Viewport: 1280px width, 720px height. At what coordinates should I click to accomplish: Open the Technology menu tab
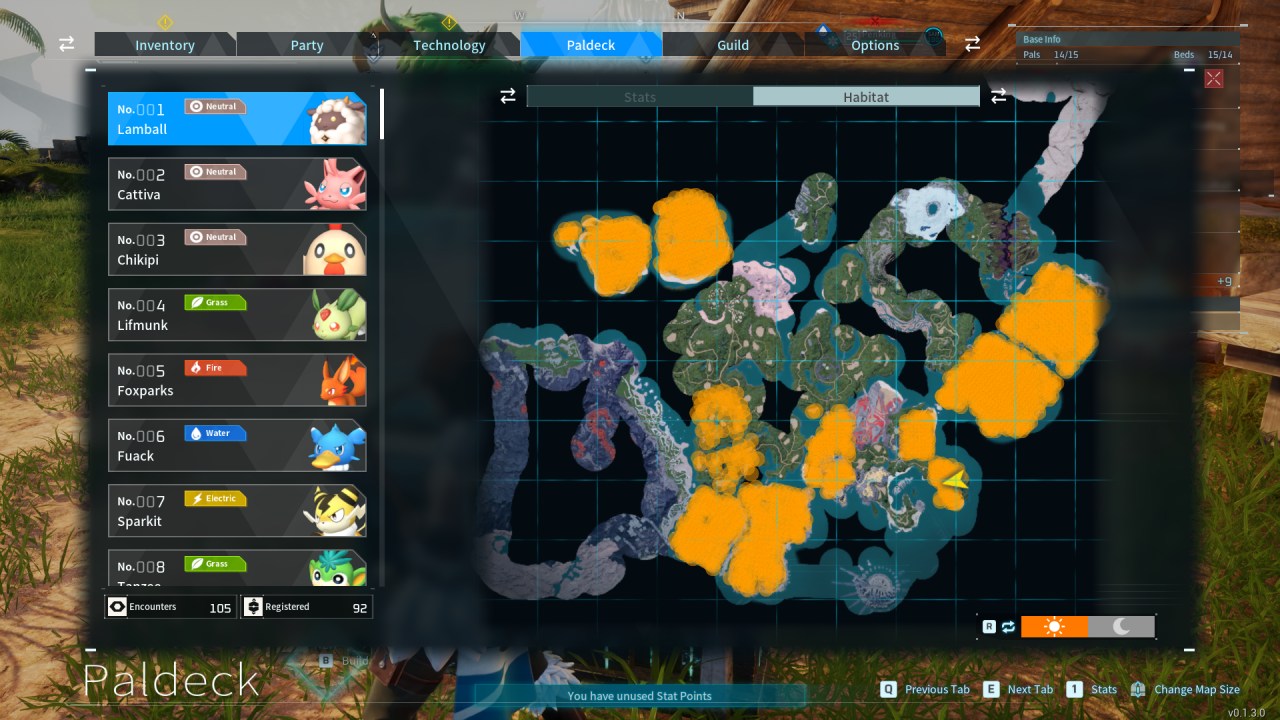coord(449,44)
